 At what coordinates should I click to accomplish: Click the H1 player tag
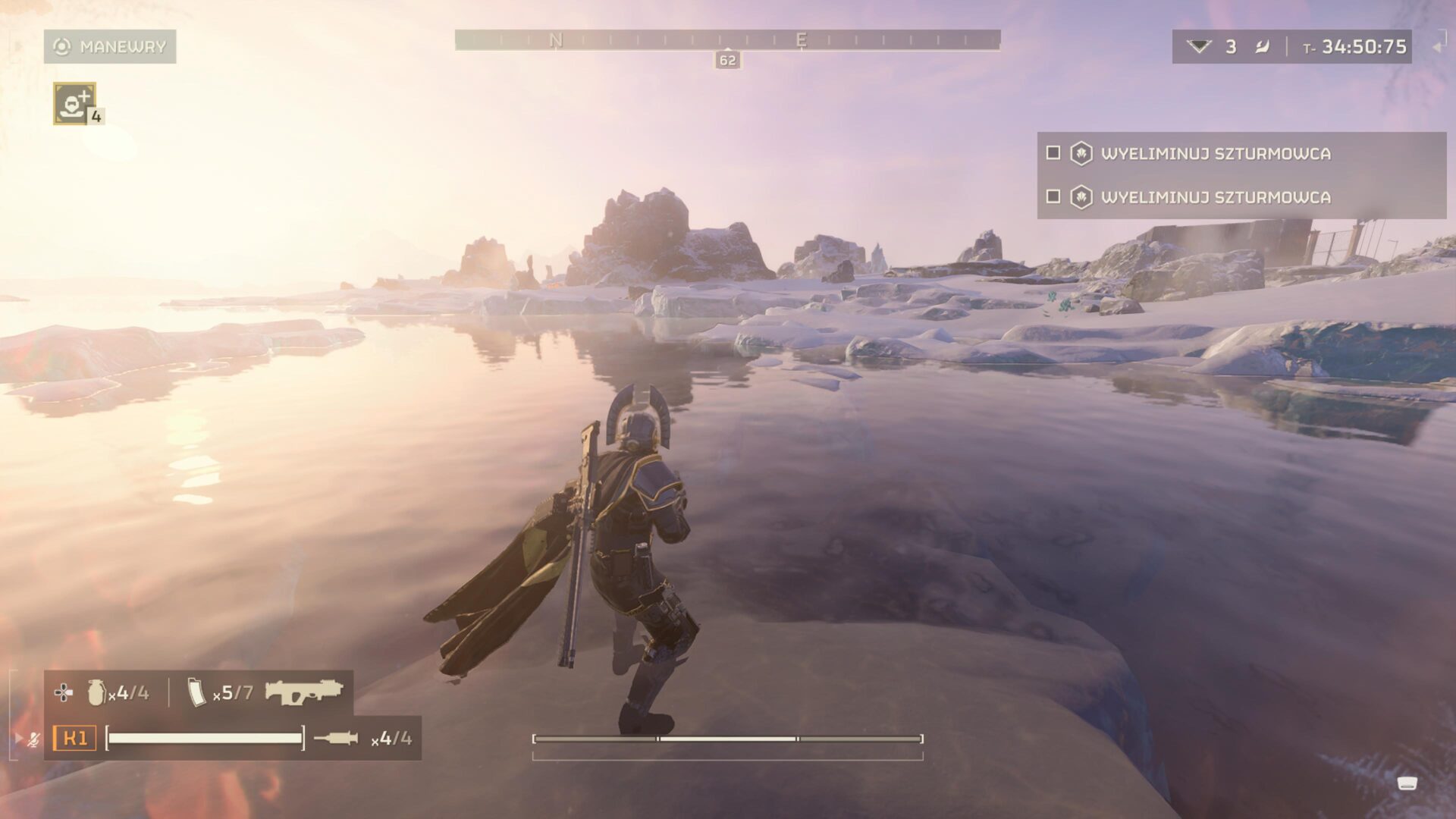pyautogui.click(x=75, y=738)
